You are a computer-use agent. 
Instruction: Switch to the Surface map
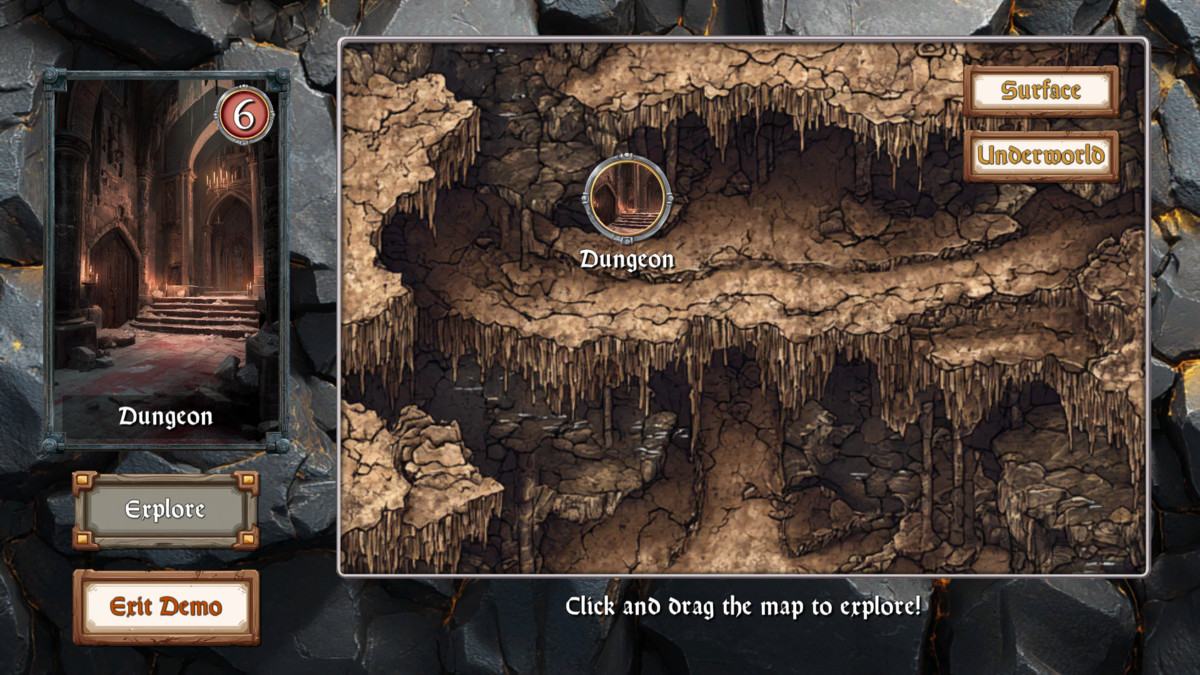click(x=1041, y=91)
